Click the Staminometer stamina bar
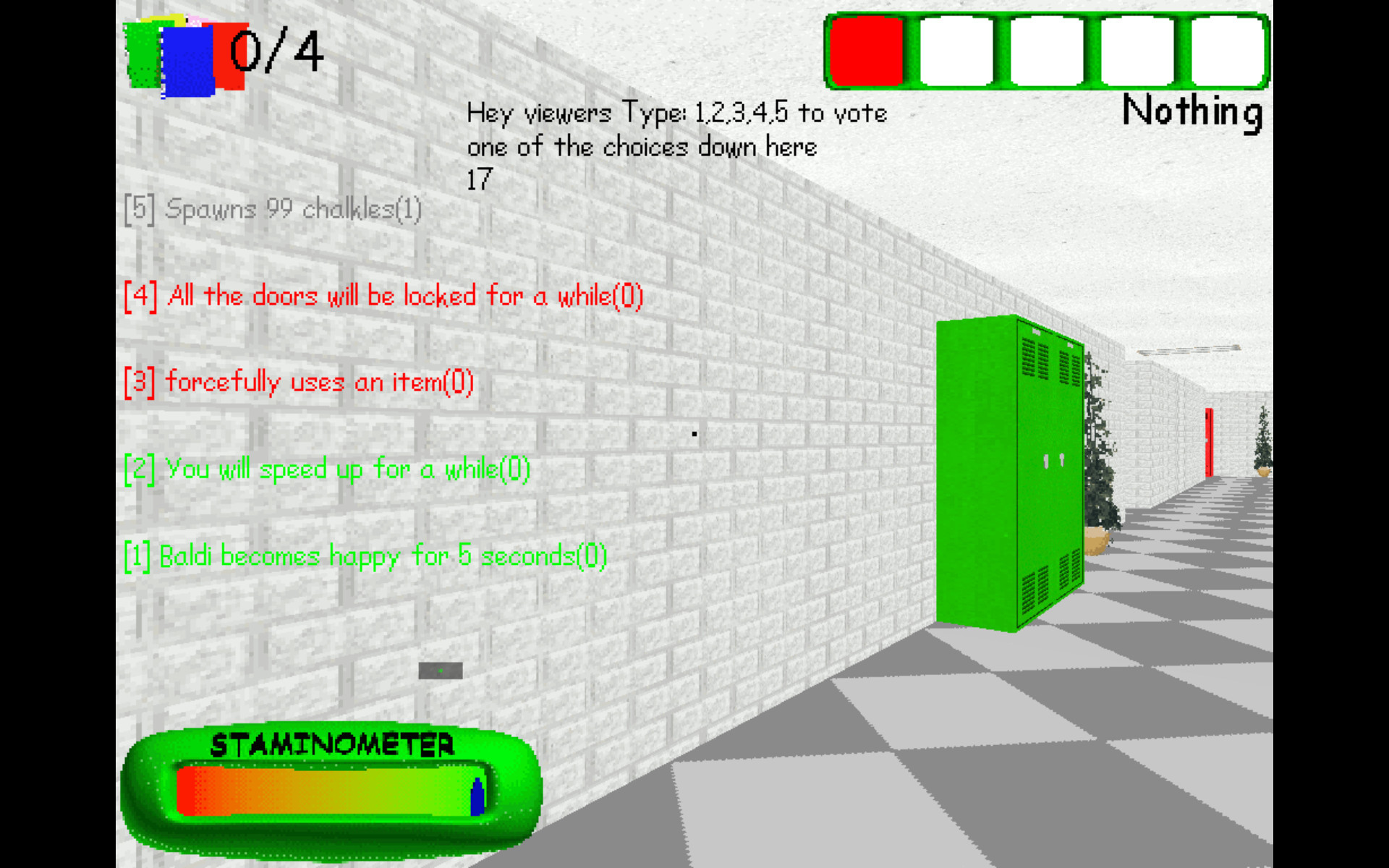 pyautogui.click(x=329, y=788)
